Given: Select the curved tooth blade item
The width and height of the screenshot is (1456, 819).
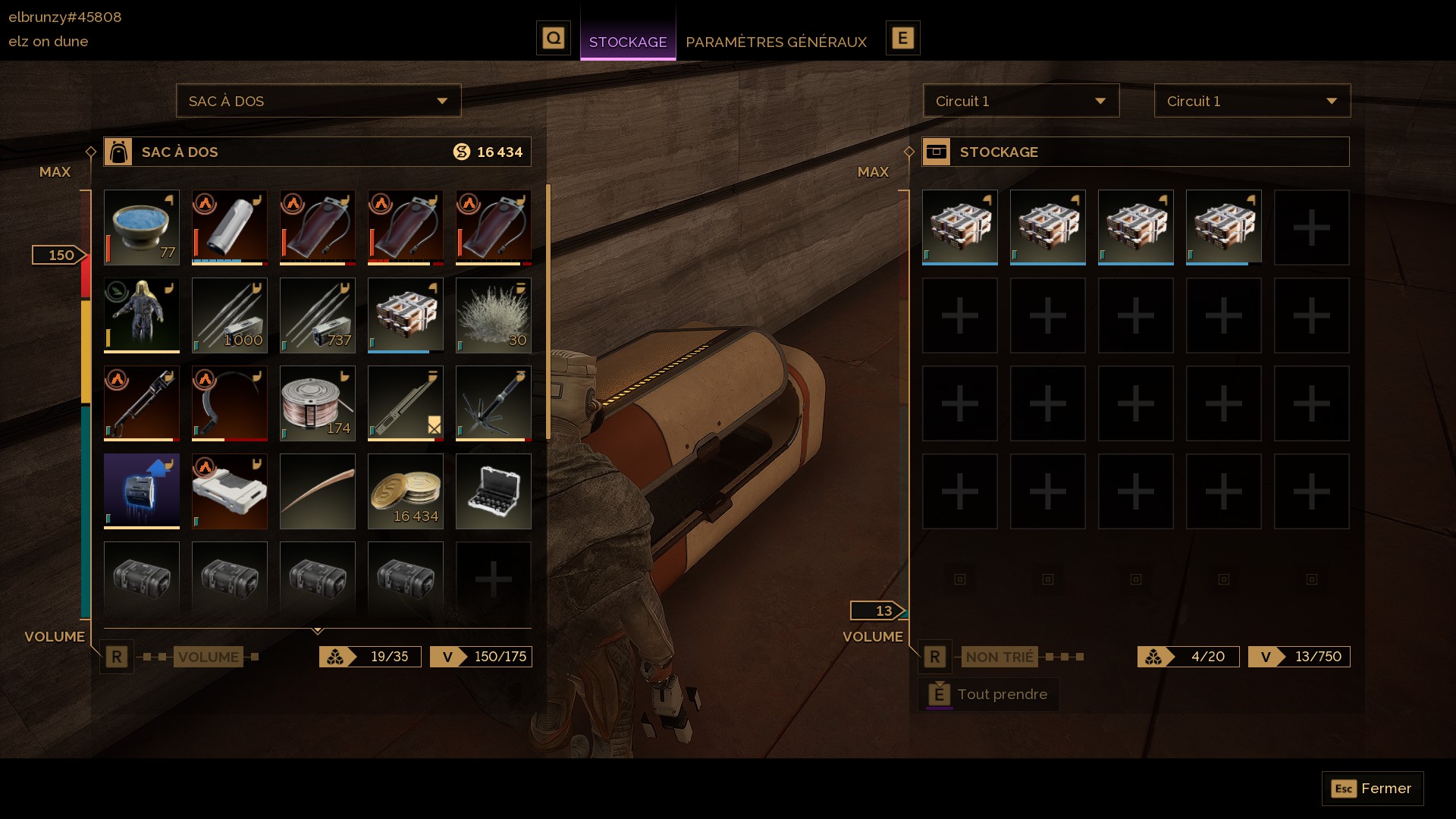Looking at the screenshot, I should [x=318, y=491].
